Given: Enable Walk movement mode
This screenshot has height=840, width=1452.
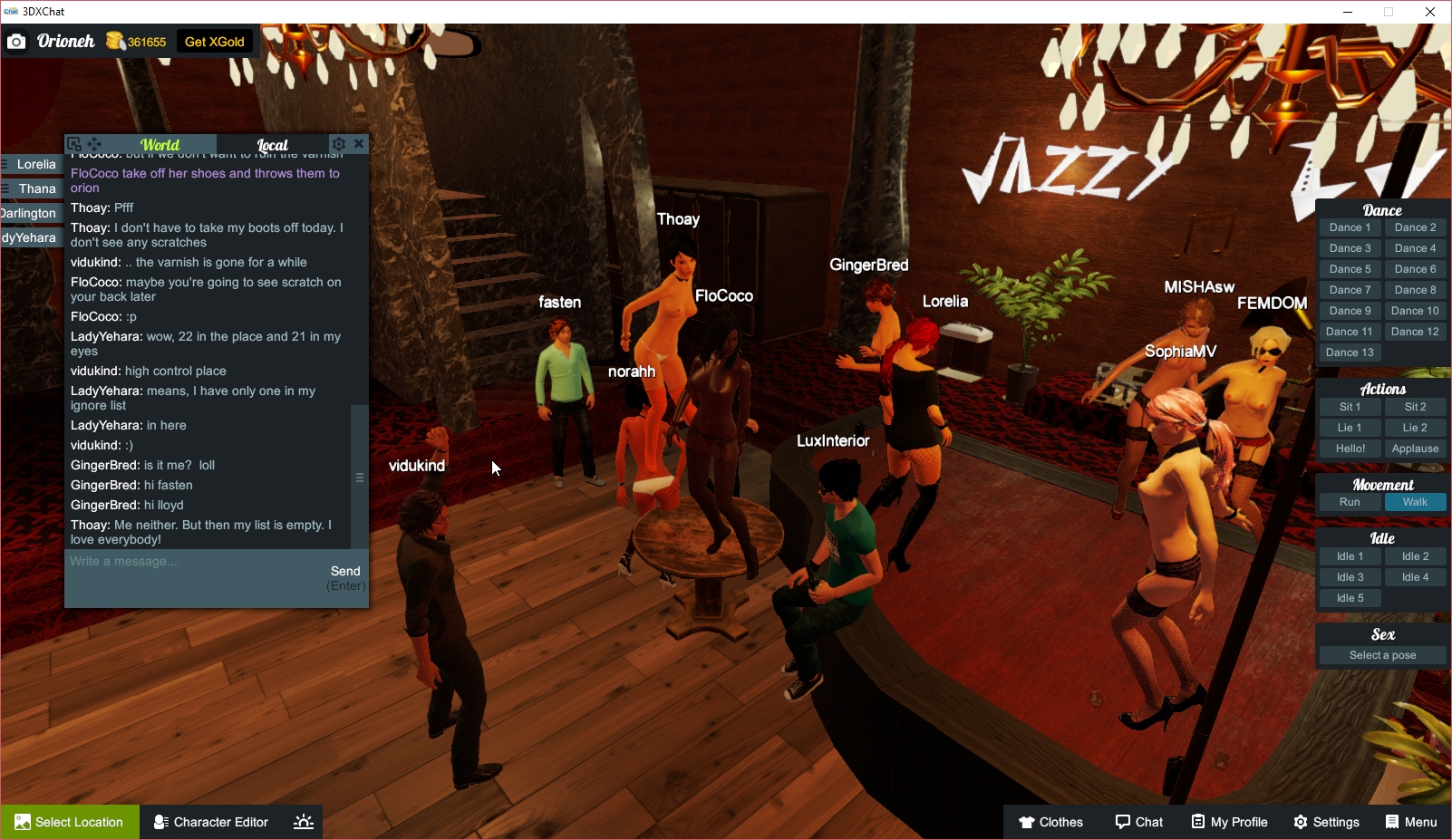Looking at the screenshot, I should (1415, 501).
